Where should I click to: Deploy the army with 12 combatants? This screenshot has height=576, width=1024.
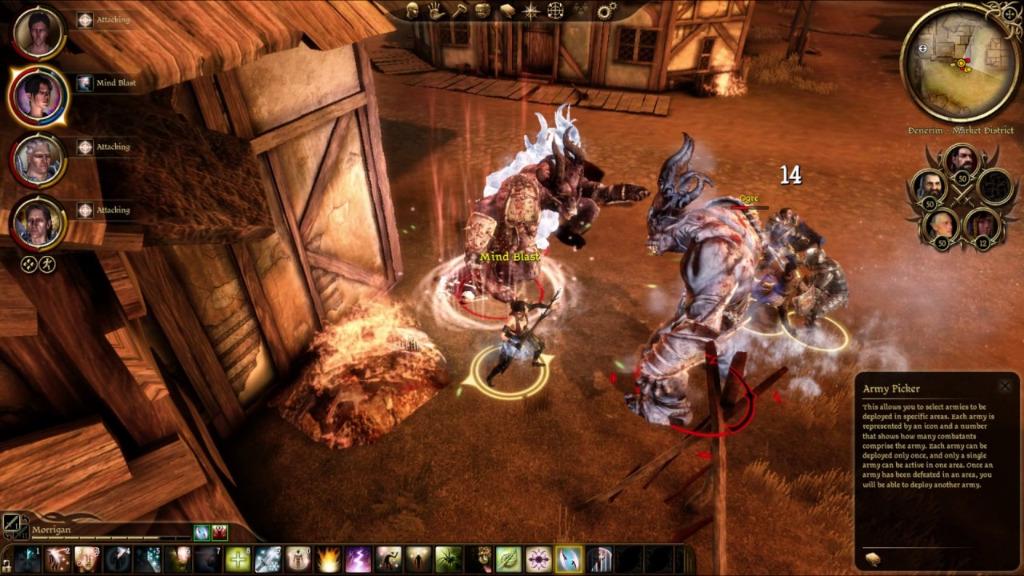click(x=981, y=225)
